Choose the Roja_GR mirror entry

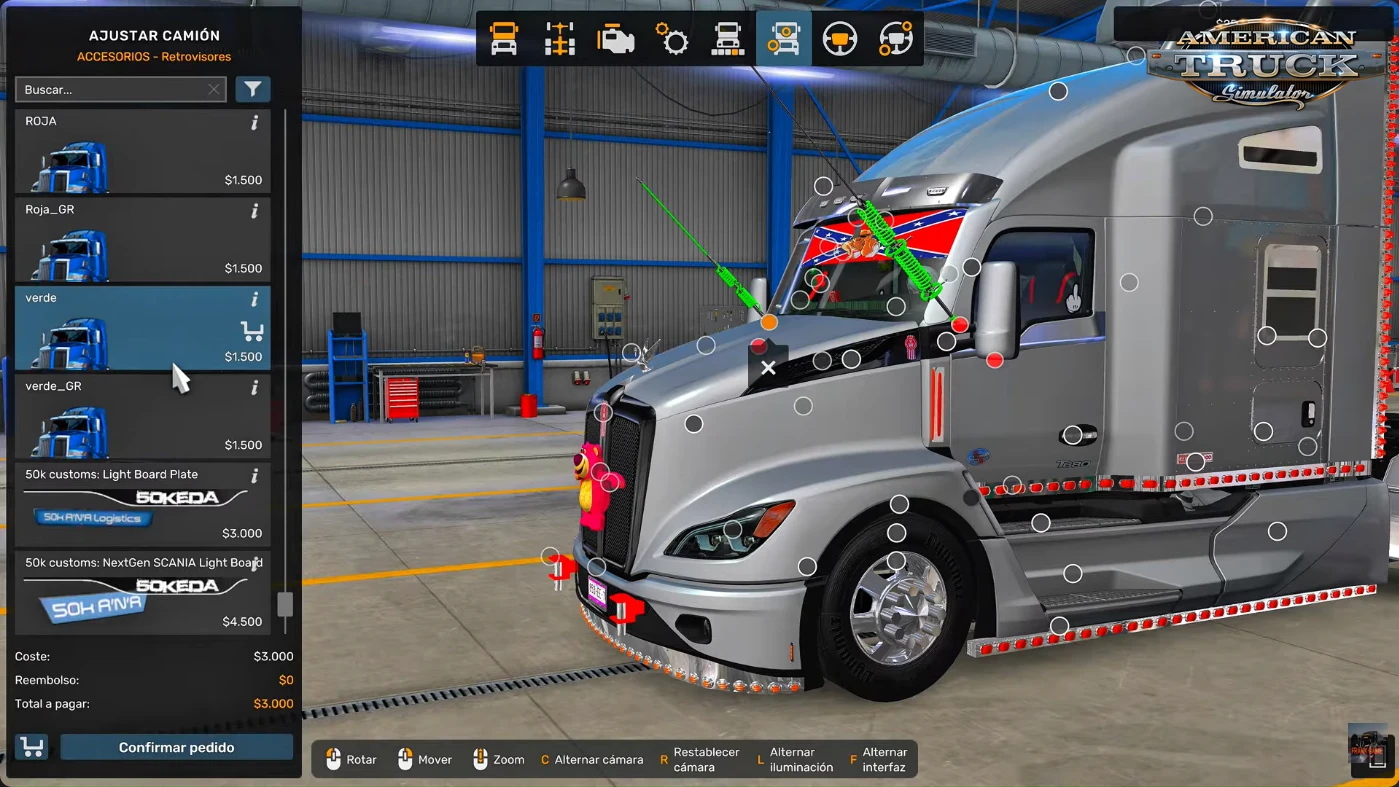pos(142,240)
